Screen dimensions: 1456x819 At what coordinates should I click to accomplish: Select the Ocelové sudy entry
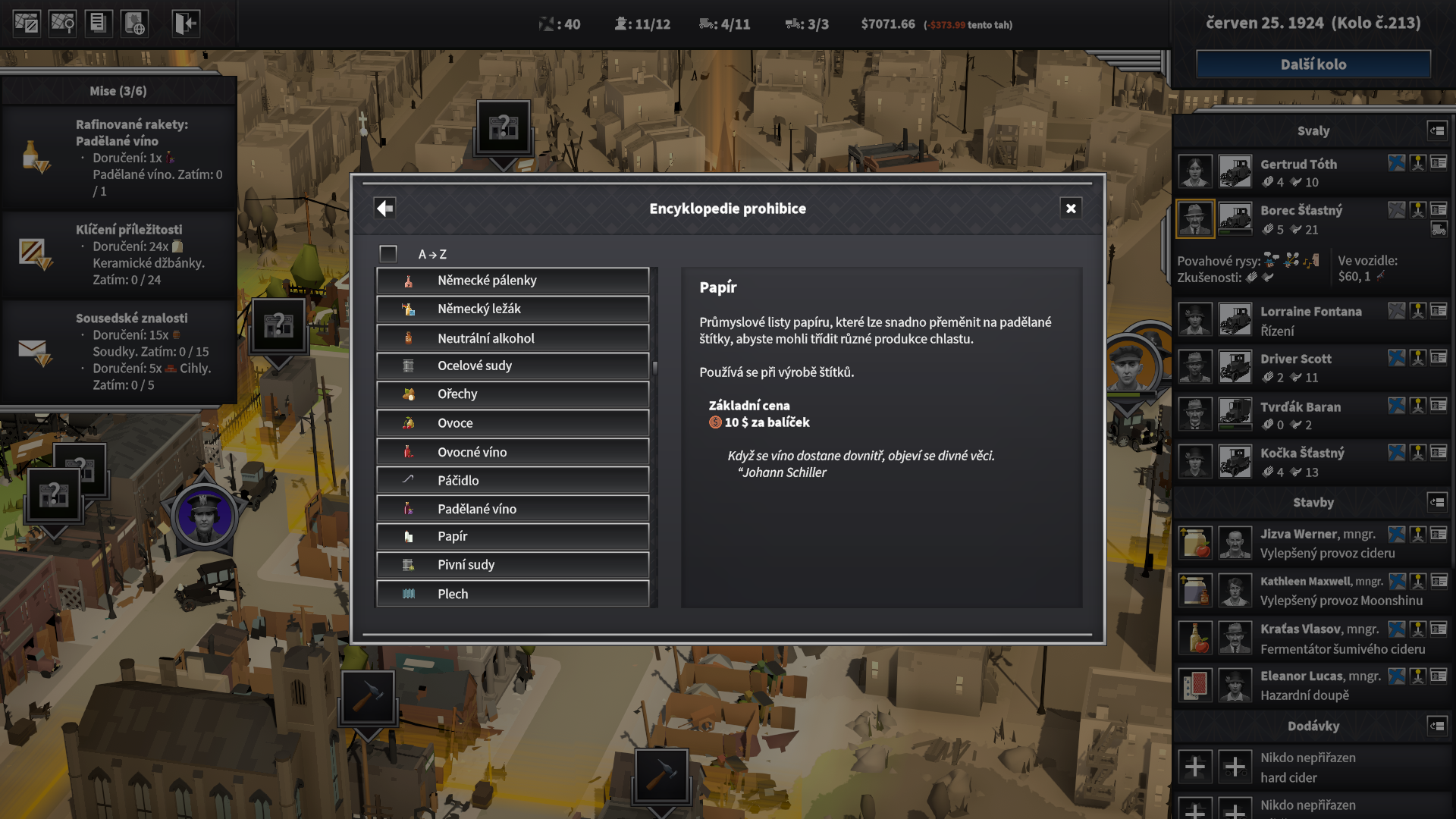click(x=513, y=366)
